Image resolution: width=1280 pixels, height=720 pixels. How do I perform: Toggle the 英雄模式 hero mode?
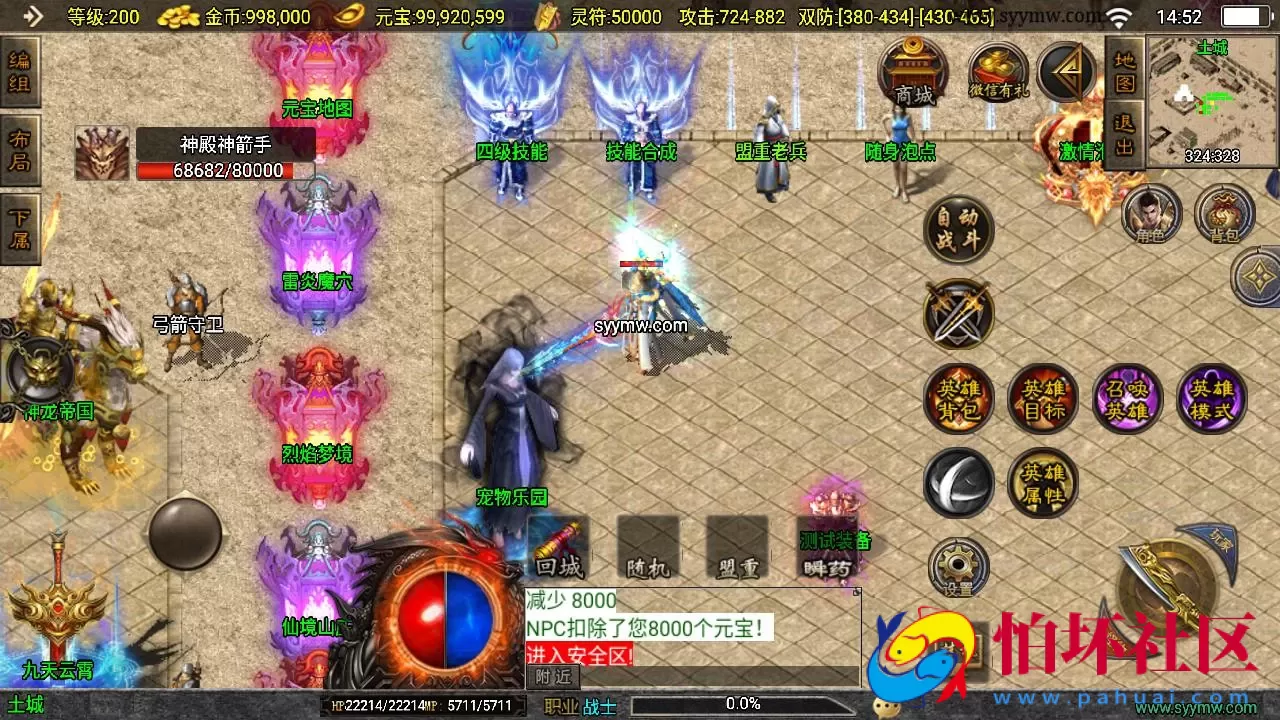point(1212,398)
